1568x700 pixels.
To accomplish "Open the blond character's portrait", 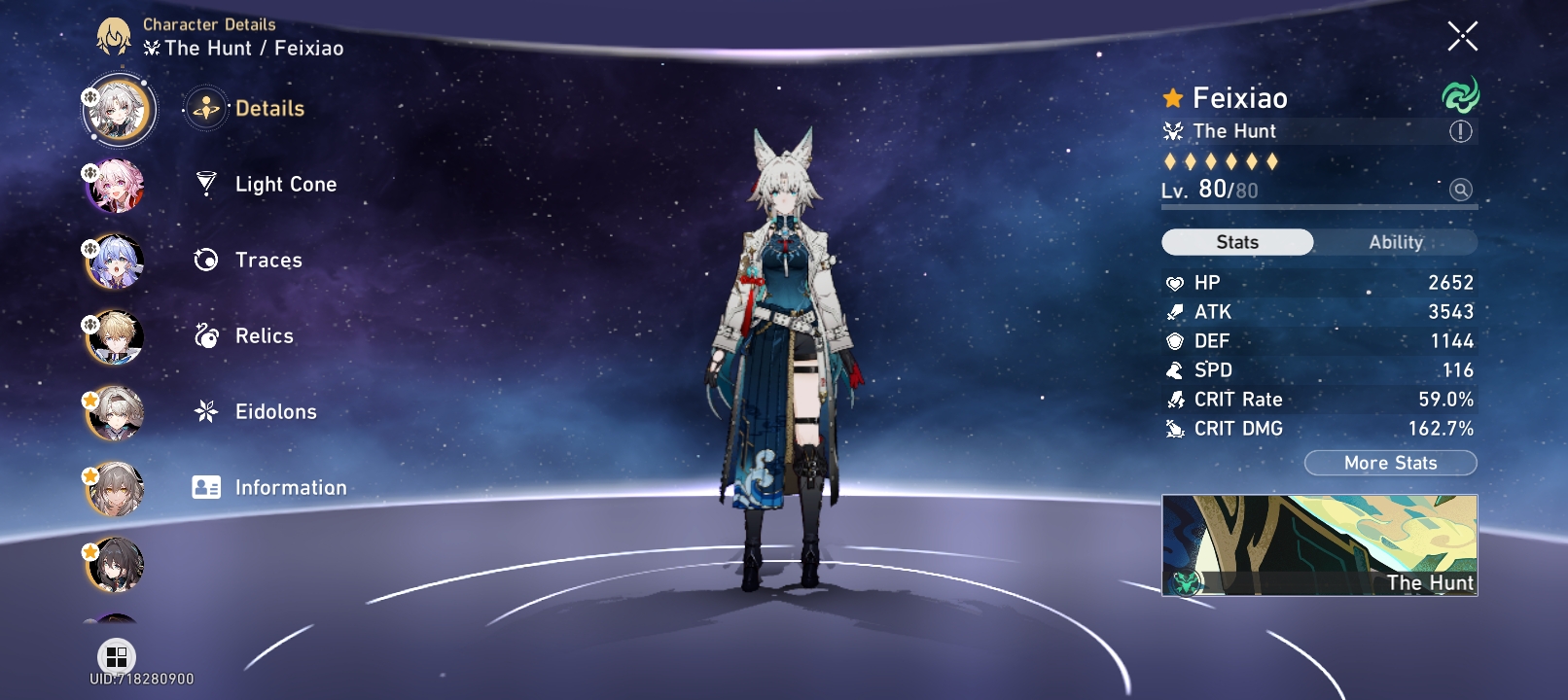I will coord(117,337).
